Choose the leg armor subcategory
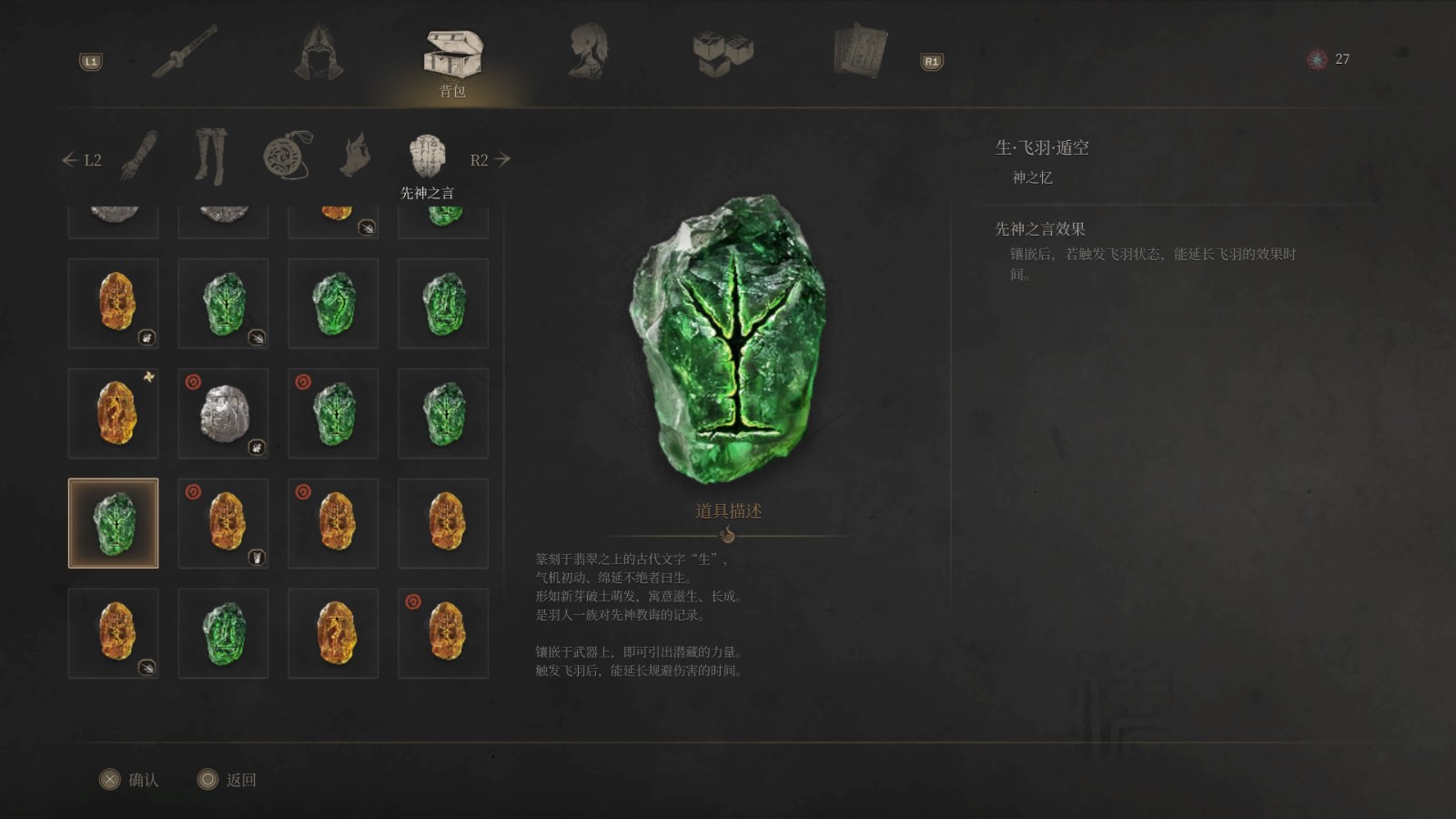This screenshot has height=819, width=1456. (x=210, y=157)
